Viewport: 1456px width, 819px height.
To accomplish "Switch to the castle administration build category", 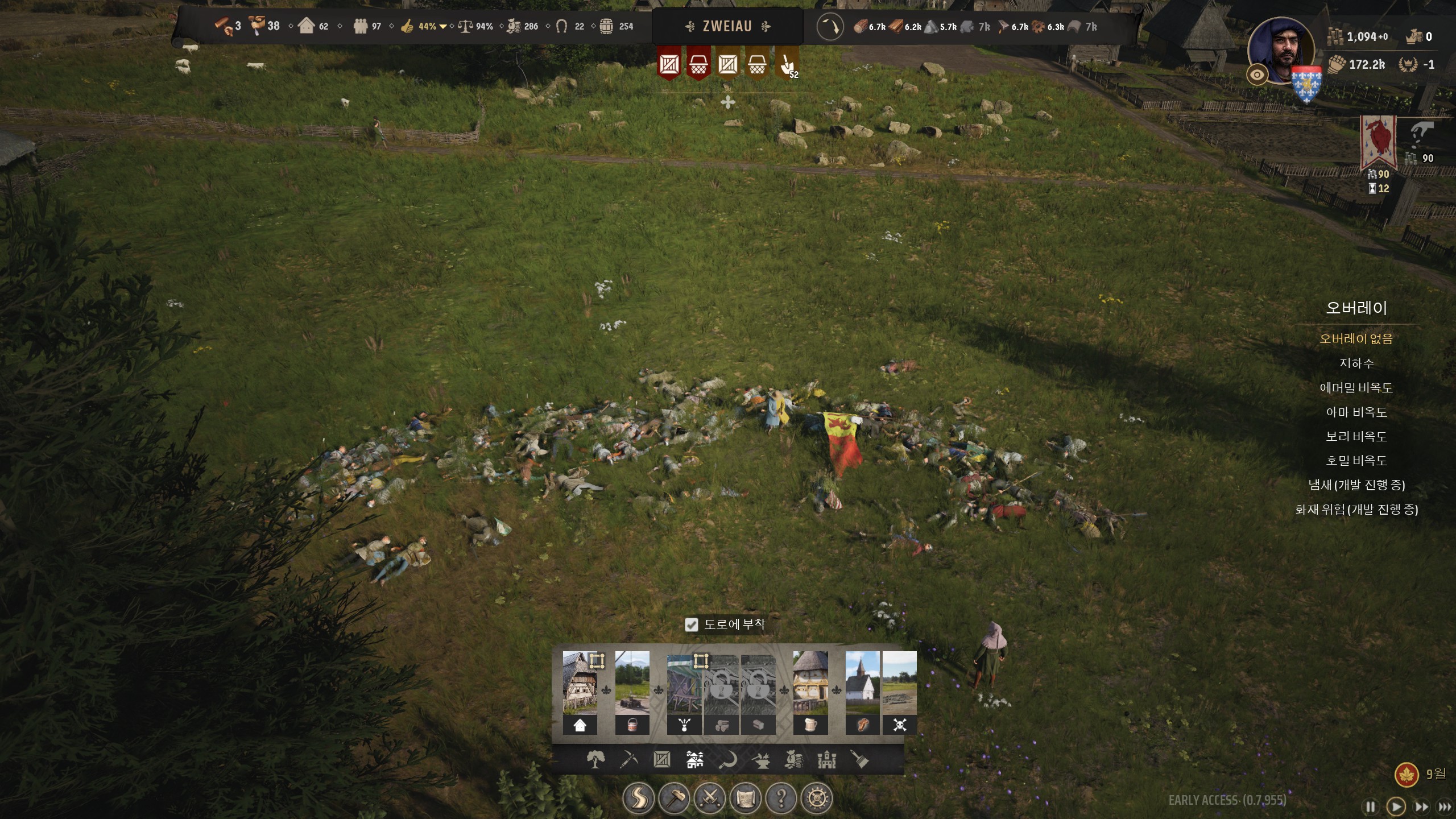I will [x=826, y=759].
